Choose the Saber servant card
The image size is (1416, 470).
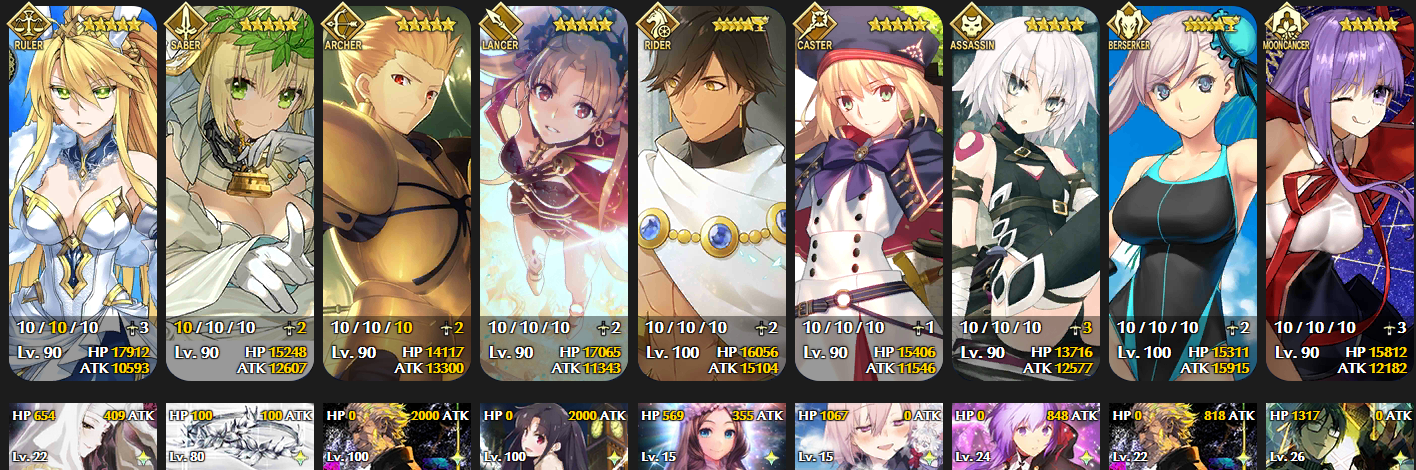click(240, 192)
